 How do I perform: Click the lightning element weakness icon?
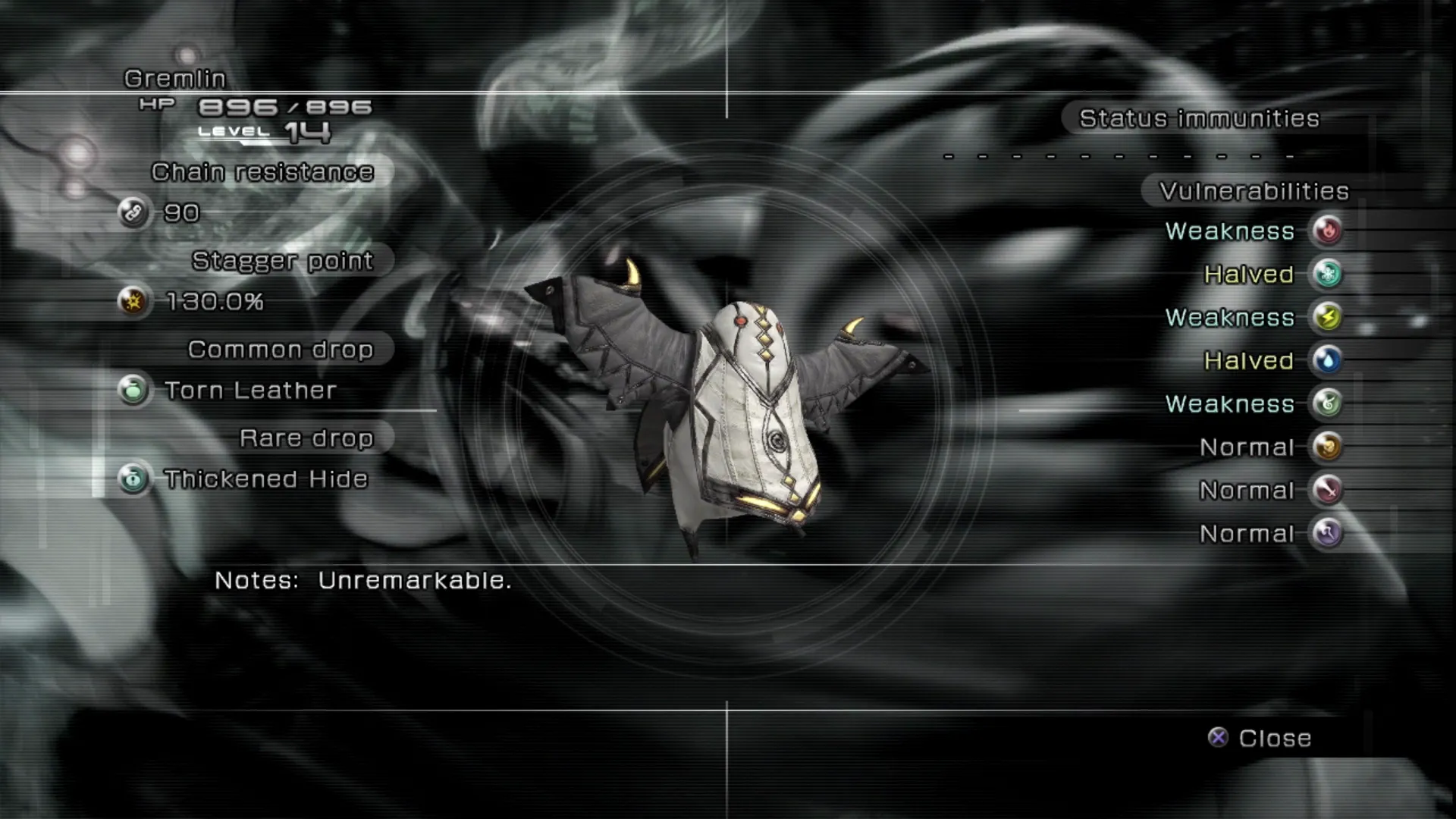(x=1327, y=317)
